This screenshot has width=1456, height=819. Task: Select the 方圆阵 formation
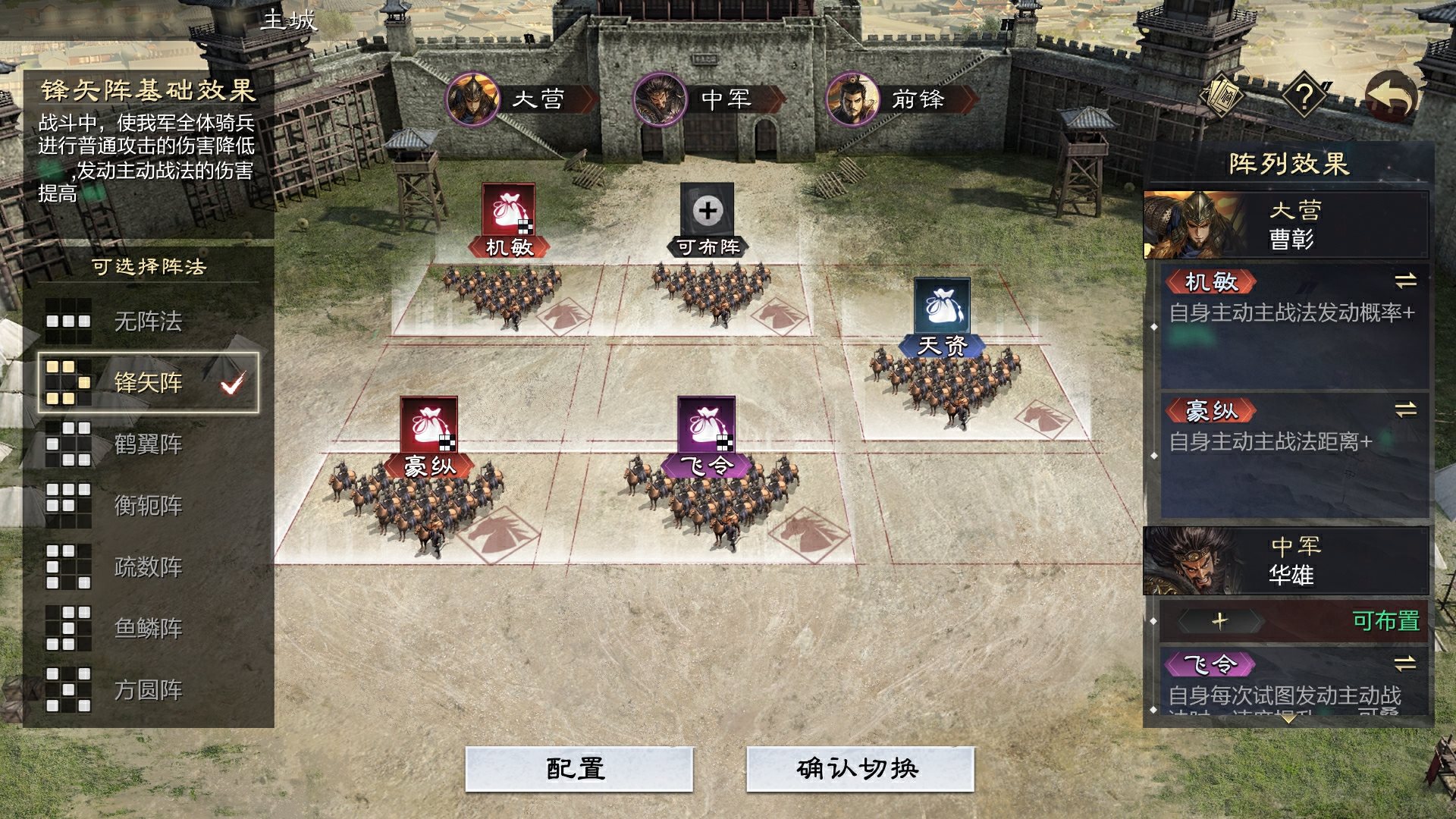(x=148, y=689)
